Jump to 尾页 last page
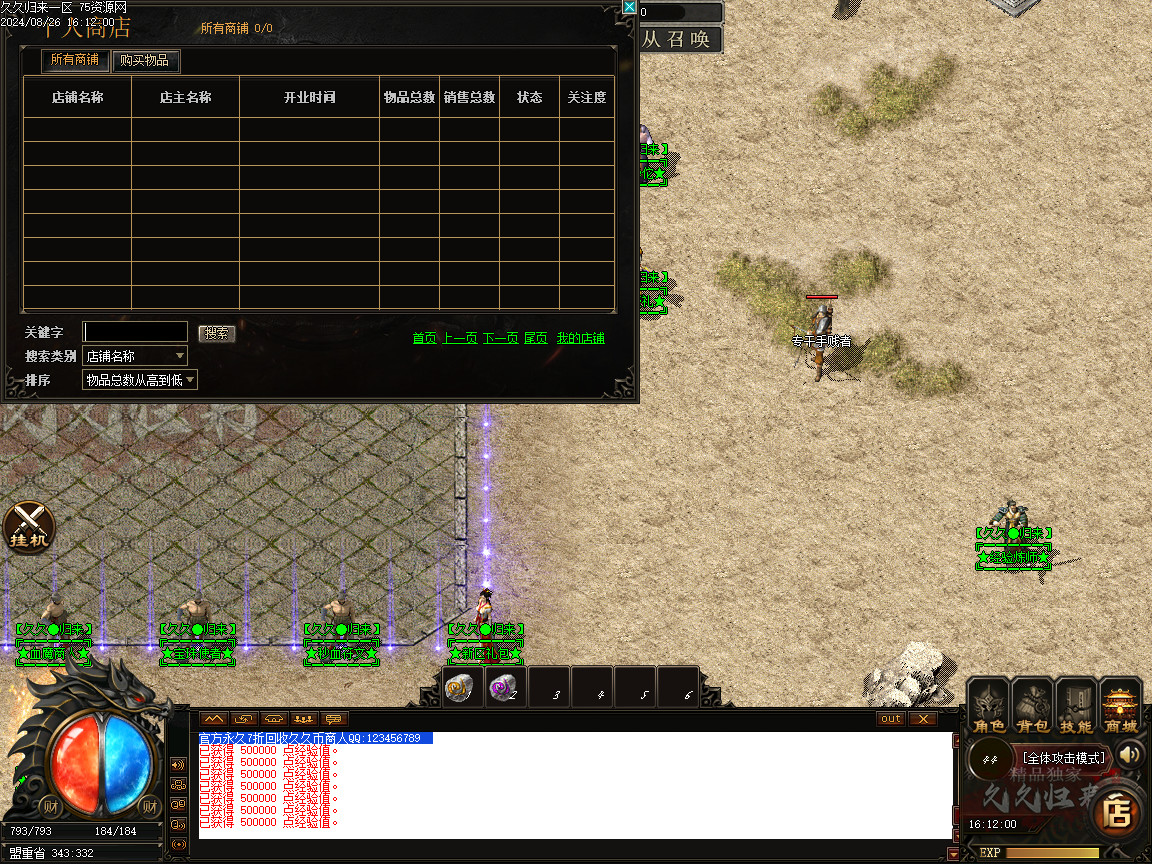This screenshot has height=864, width=1152. 535,338
